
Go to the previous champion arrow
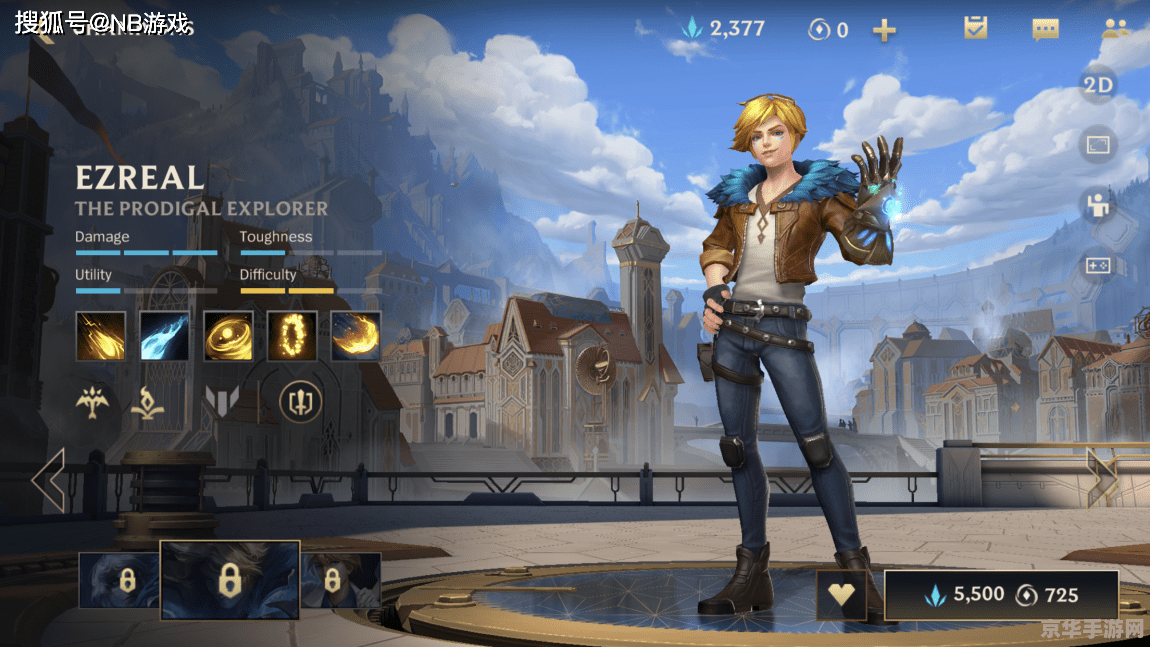click(x=48, y=480)
